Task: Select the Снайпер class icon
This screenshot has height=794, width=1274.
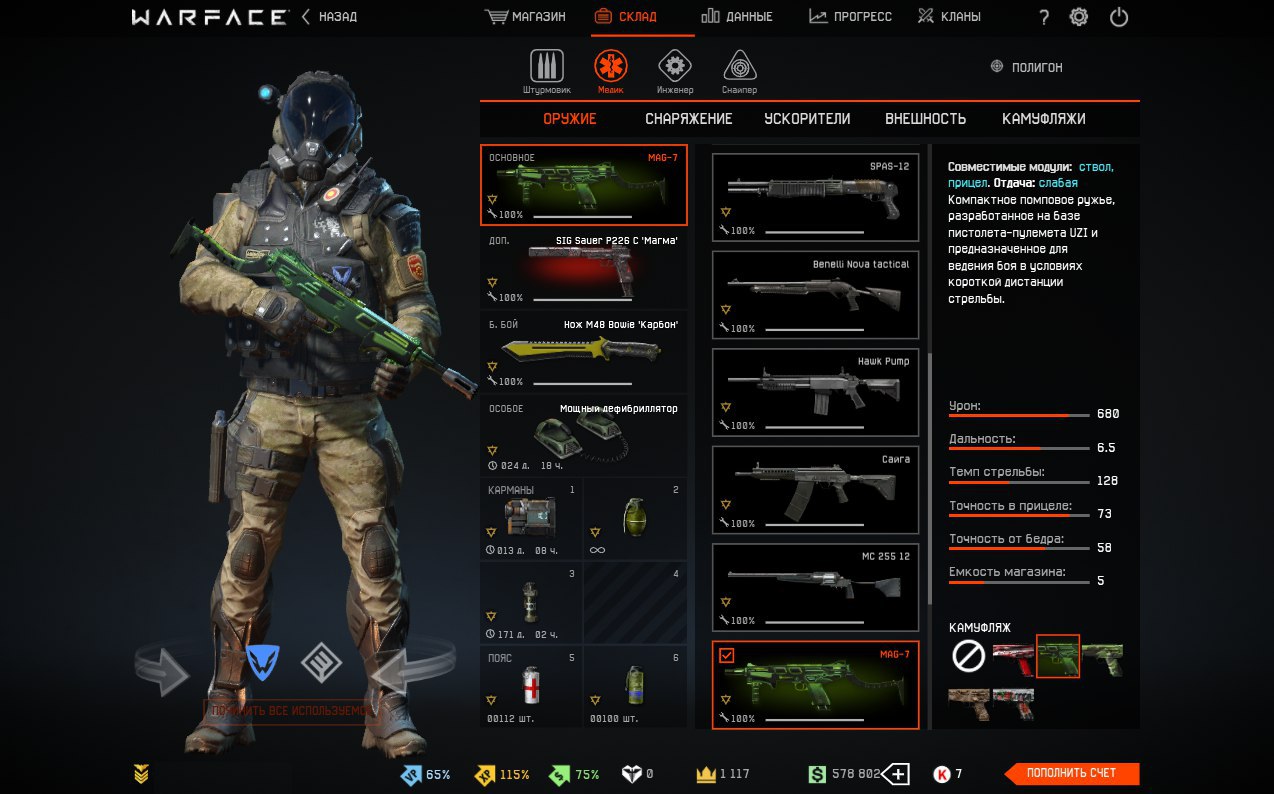Action: pyautogui.click(x=739, y=68)
